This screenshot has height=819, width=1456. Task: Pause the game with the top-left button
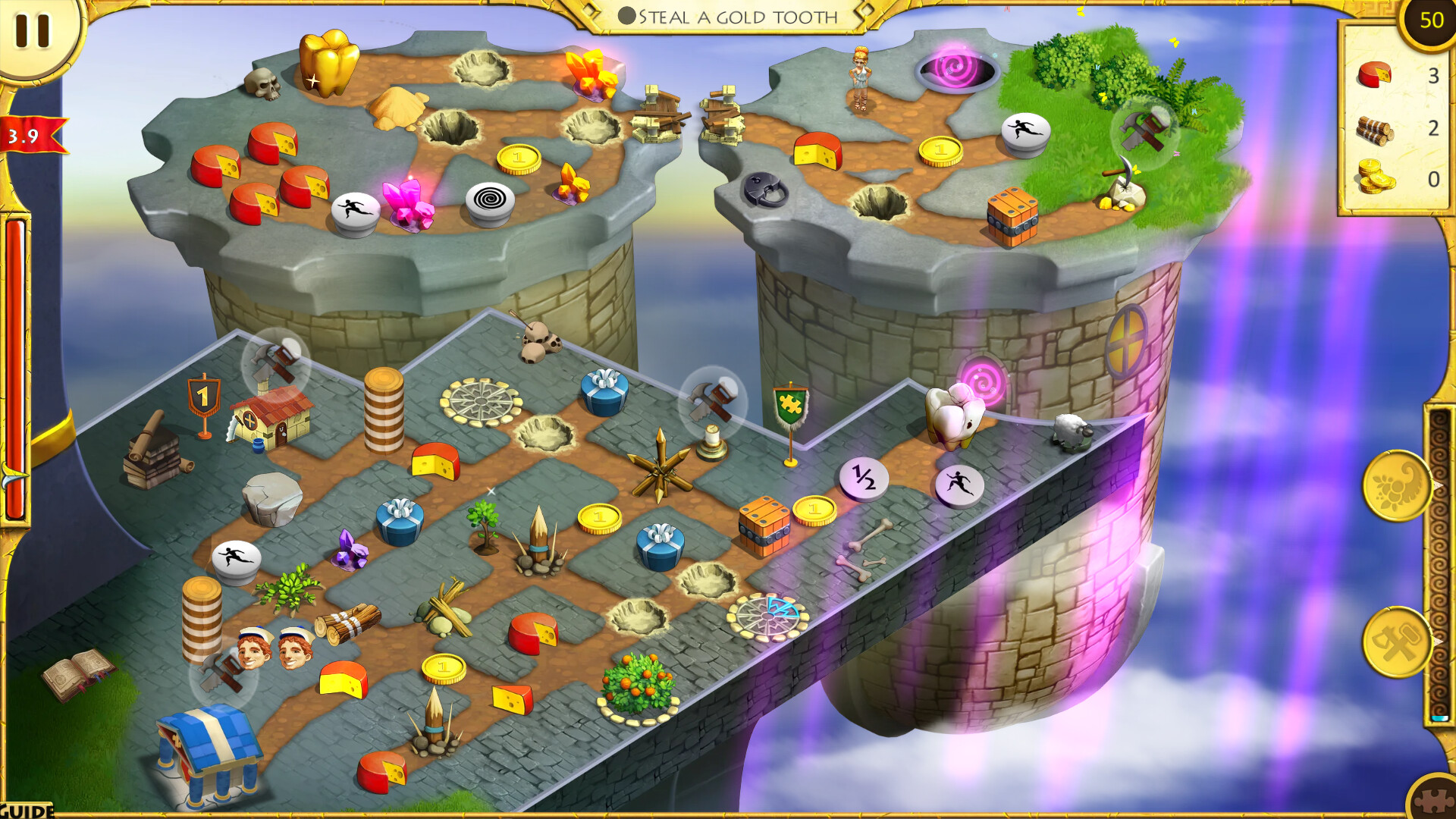32,32
